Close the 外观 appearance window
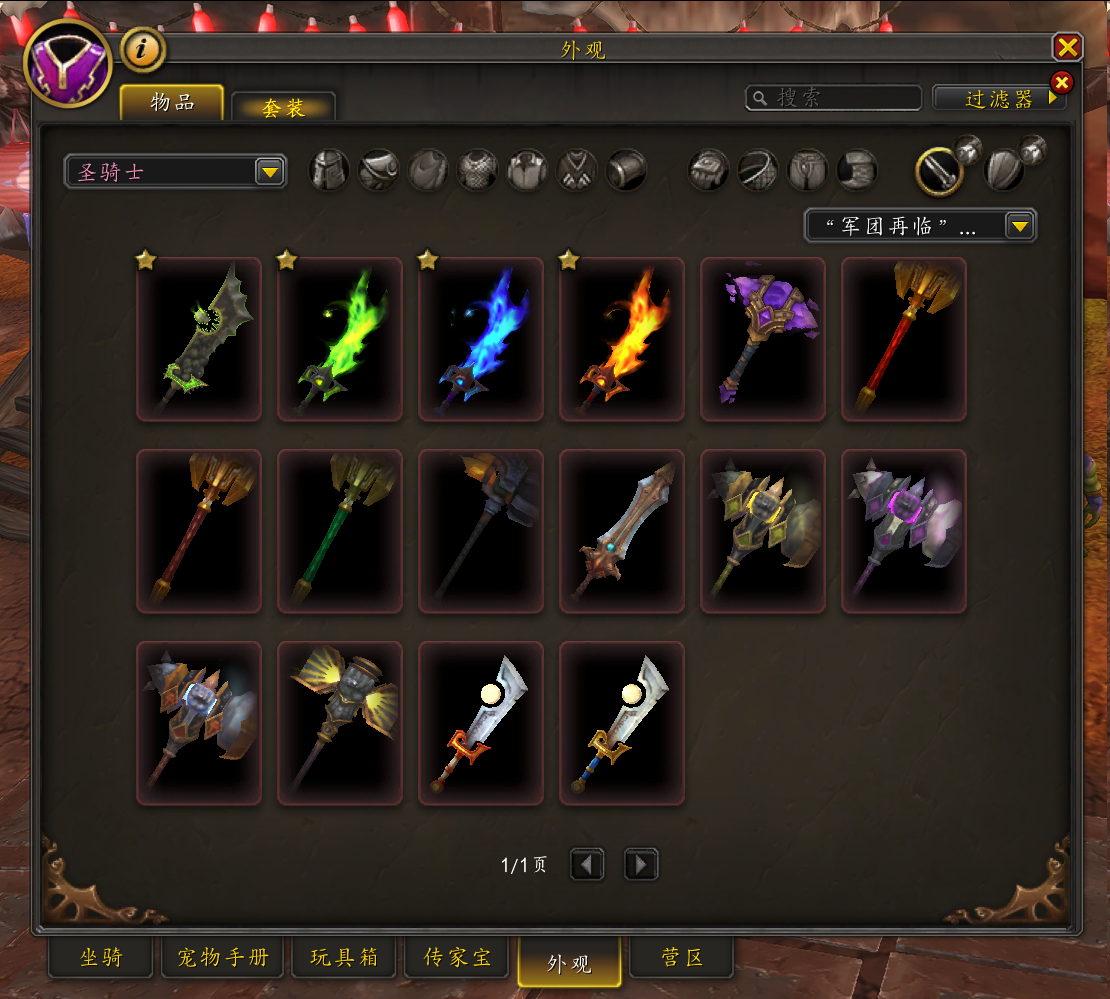Screen dimensions: 1110x999 (1067, 47)
